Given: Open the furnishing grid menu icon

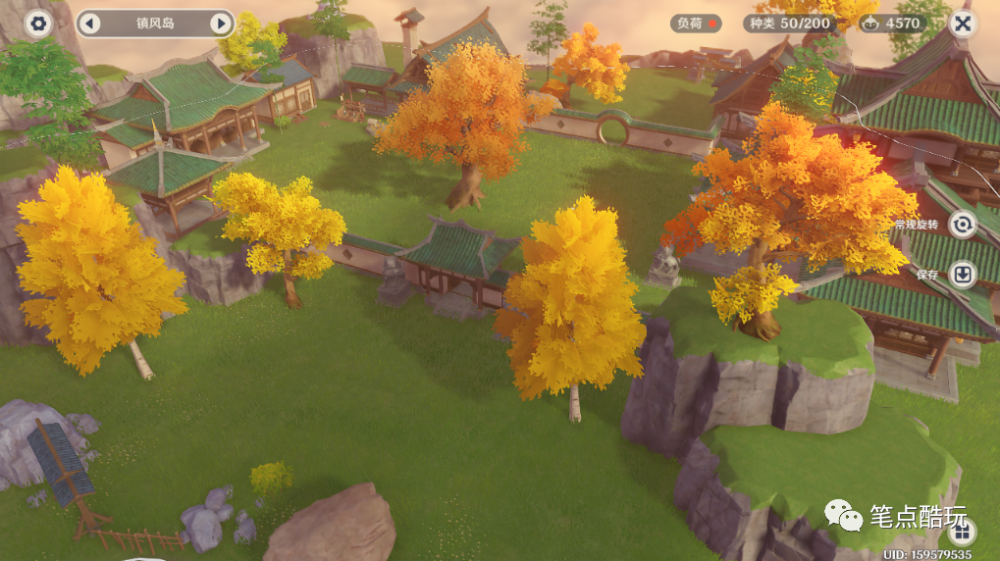Looking at the screenshot, I should (961, 532).
